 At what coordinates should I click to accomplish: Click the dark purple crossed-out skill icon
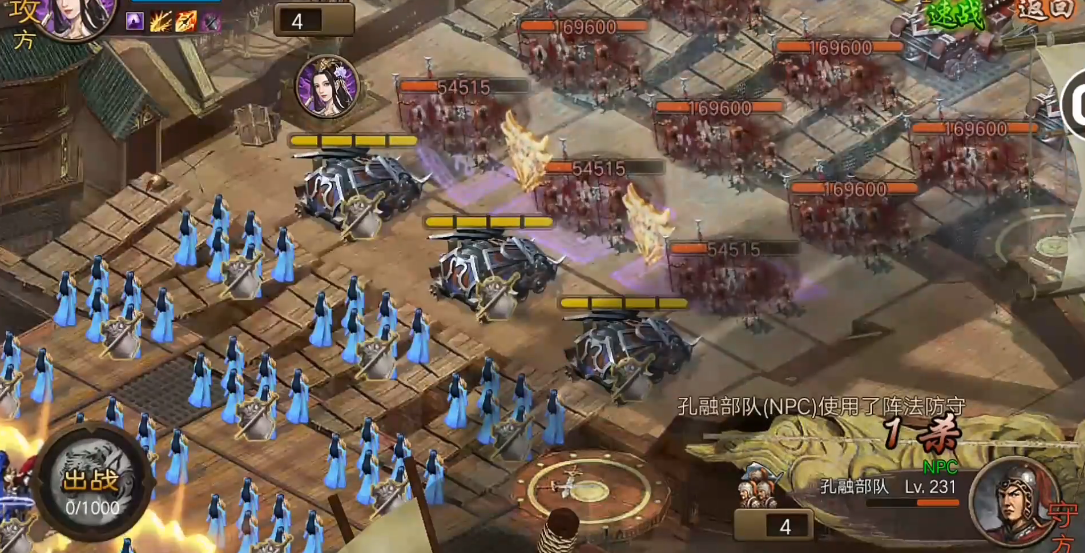pos(211,21)
